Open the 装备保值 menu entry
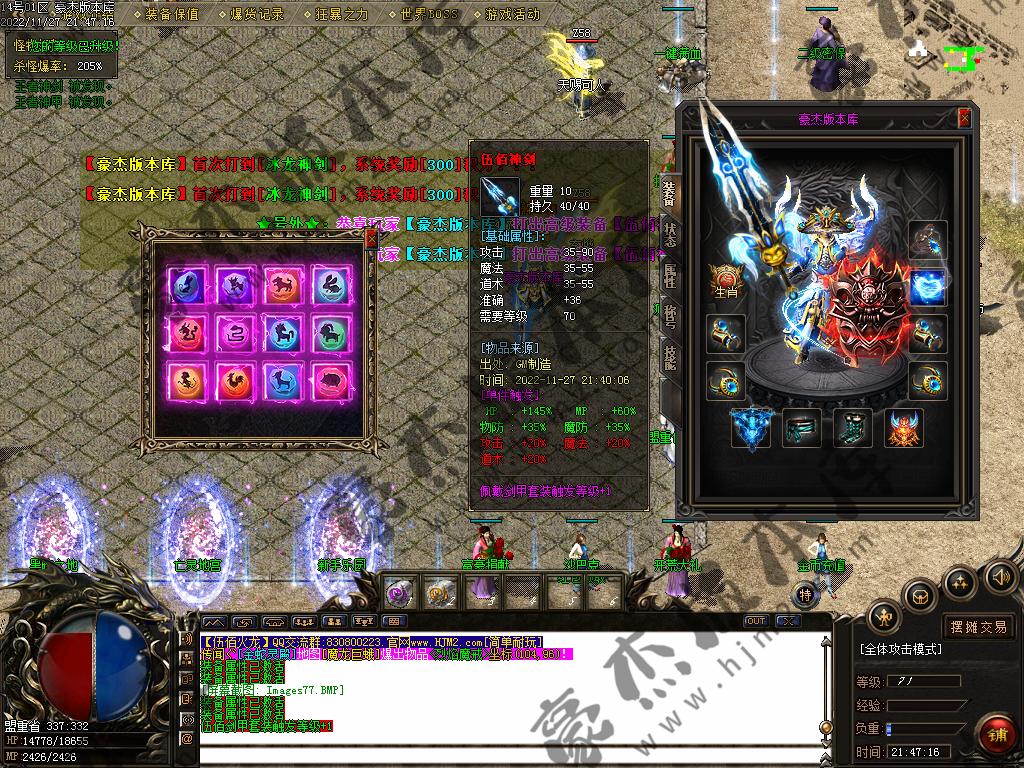Viewport: 1024px width, 768px height. [x=172, y=14]
